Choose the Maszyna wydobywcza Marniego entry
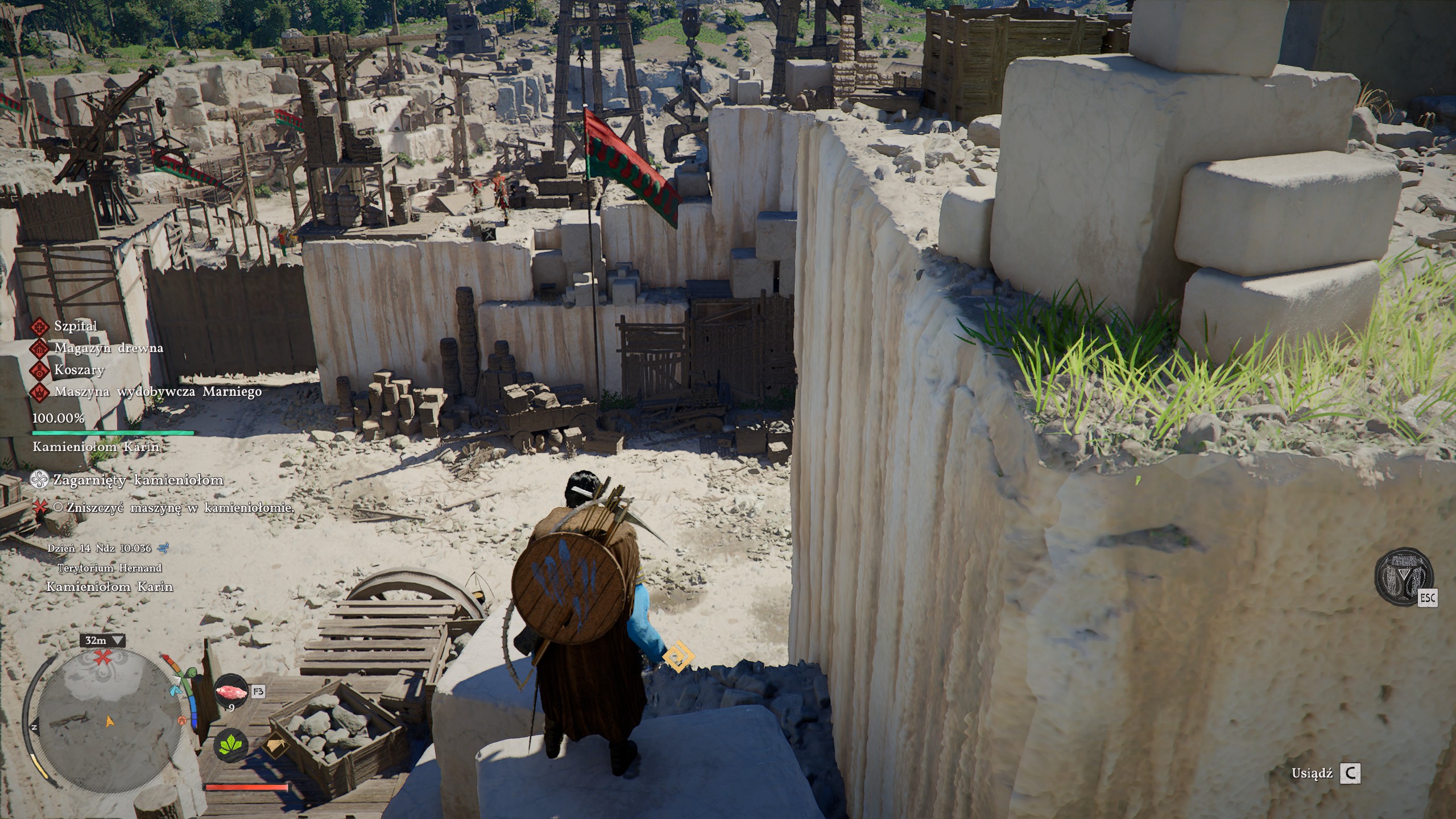The height and width of the screenshot is (819, 1456). click(x=158, y=391)
